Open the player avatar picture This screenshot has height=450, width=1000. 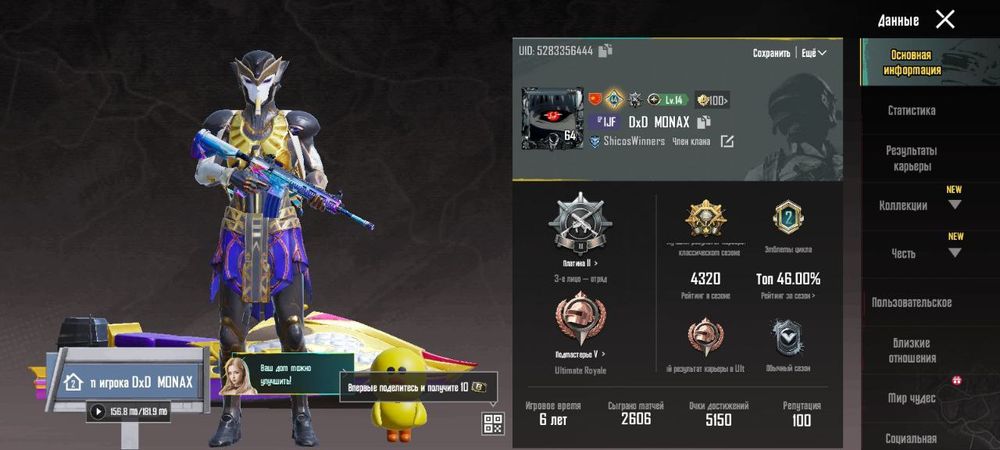552,118
